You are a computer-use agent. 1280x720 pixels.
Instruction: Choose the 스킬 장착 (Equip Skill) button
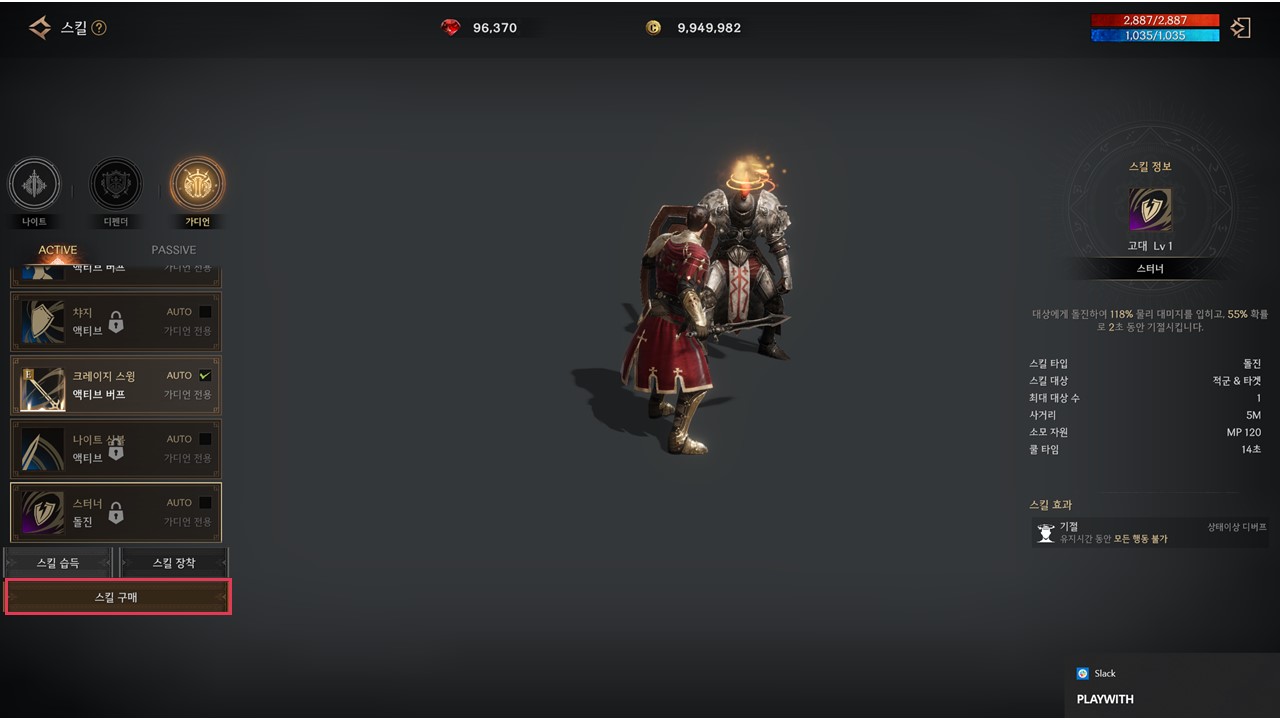(x=174, y=563)
